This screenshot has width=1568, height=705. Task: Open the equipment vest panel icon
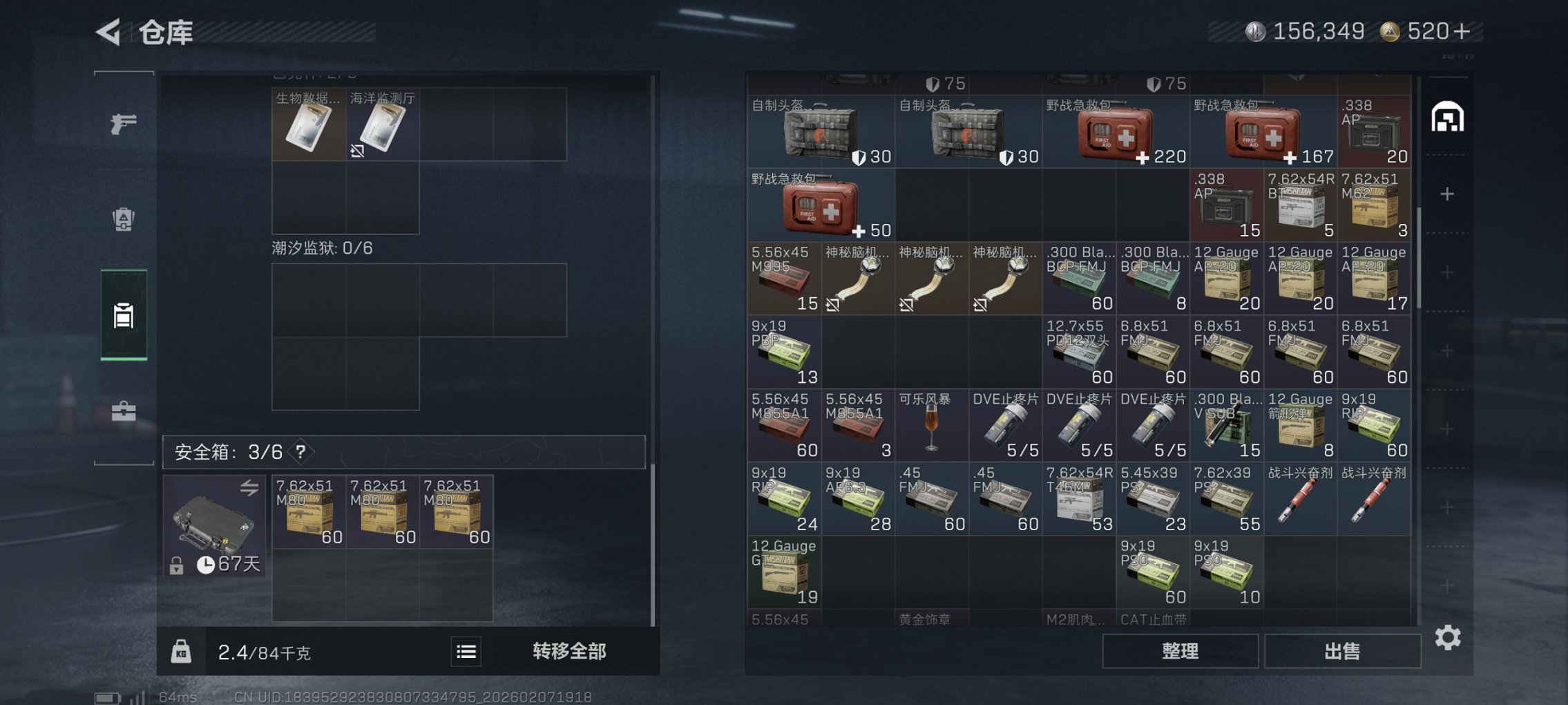point(123,220)
